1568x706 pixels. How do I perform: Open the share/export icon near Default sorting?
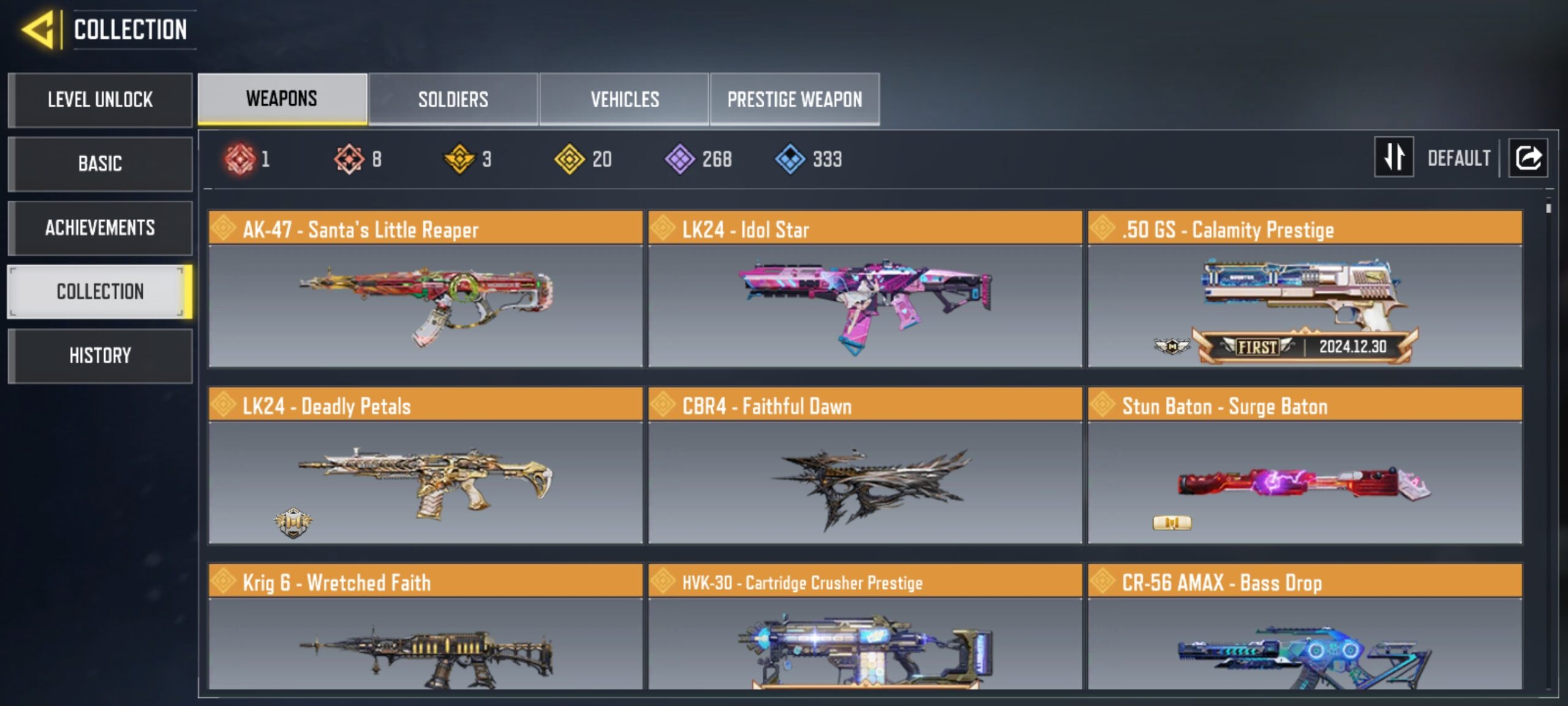(1528, 158)
